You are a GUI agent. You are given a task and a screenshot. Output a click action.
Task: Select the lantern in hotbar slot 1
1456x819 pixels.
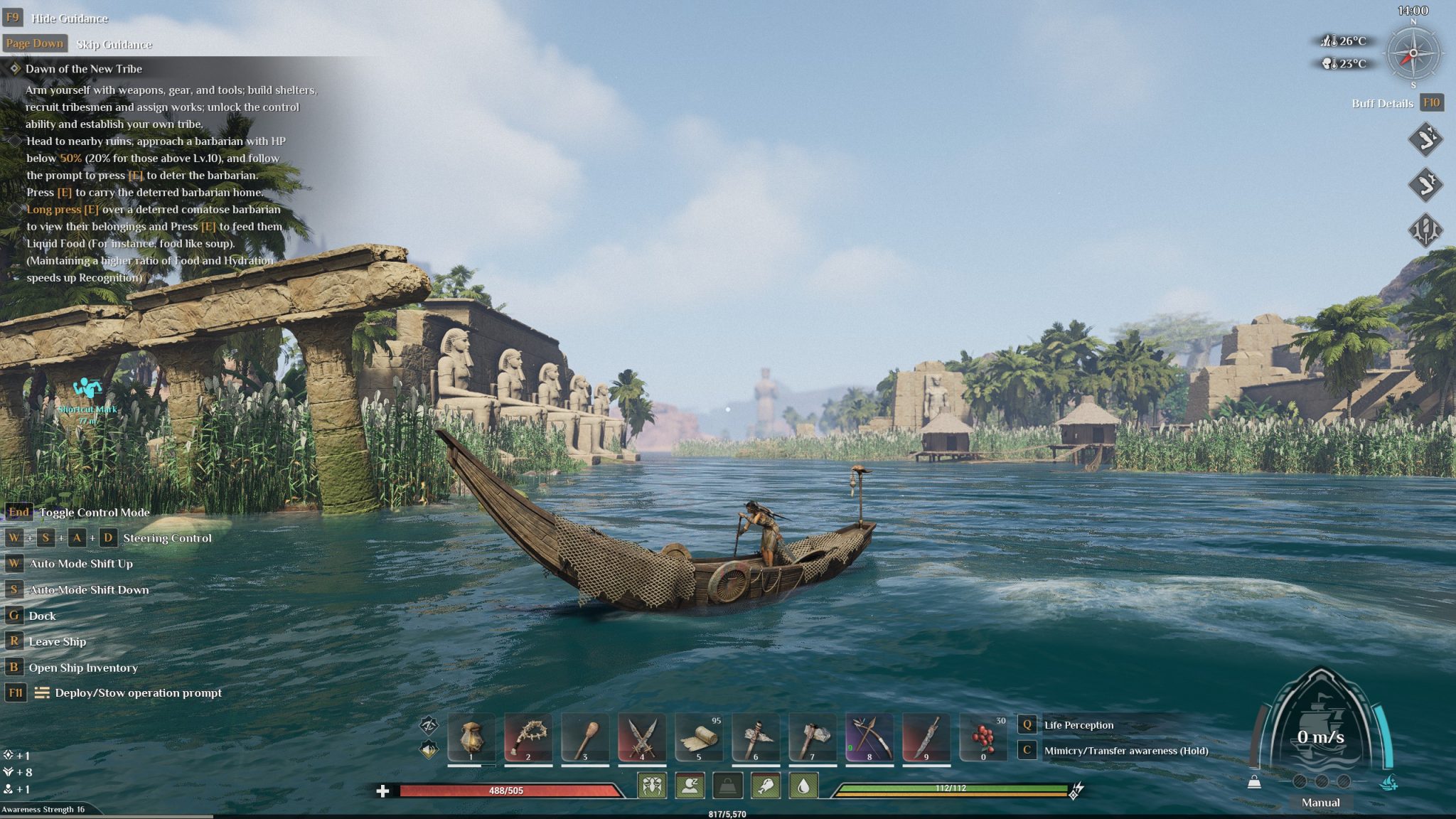[x=471, y=737]
